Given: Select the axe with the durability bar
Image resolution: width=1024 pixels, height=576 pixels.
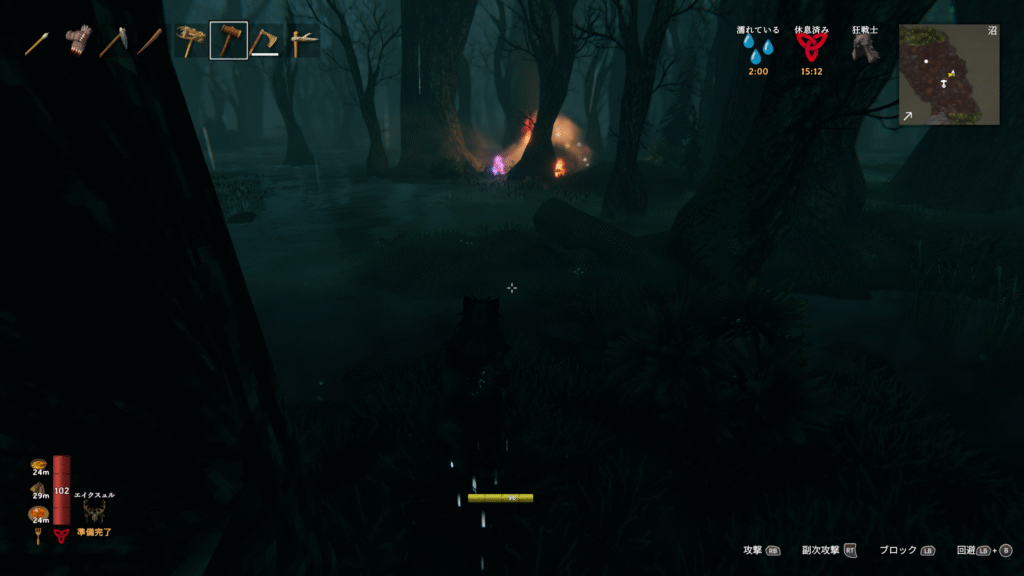Looking at the screenshot, I should tap(265, 41).
